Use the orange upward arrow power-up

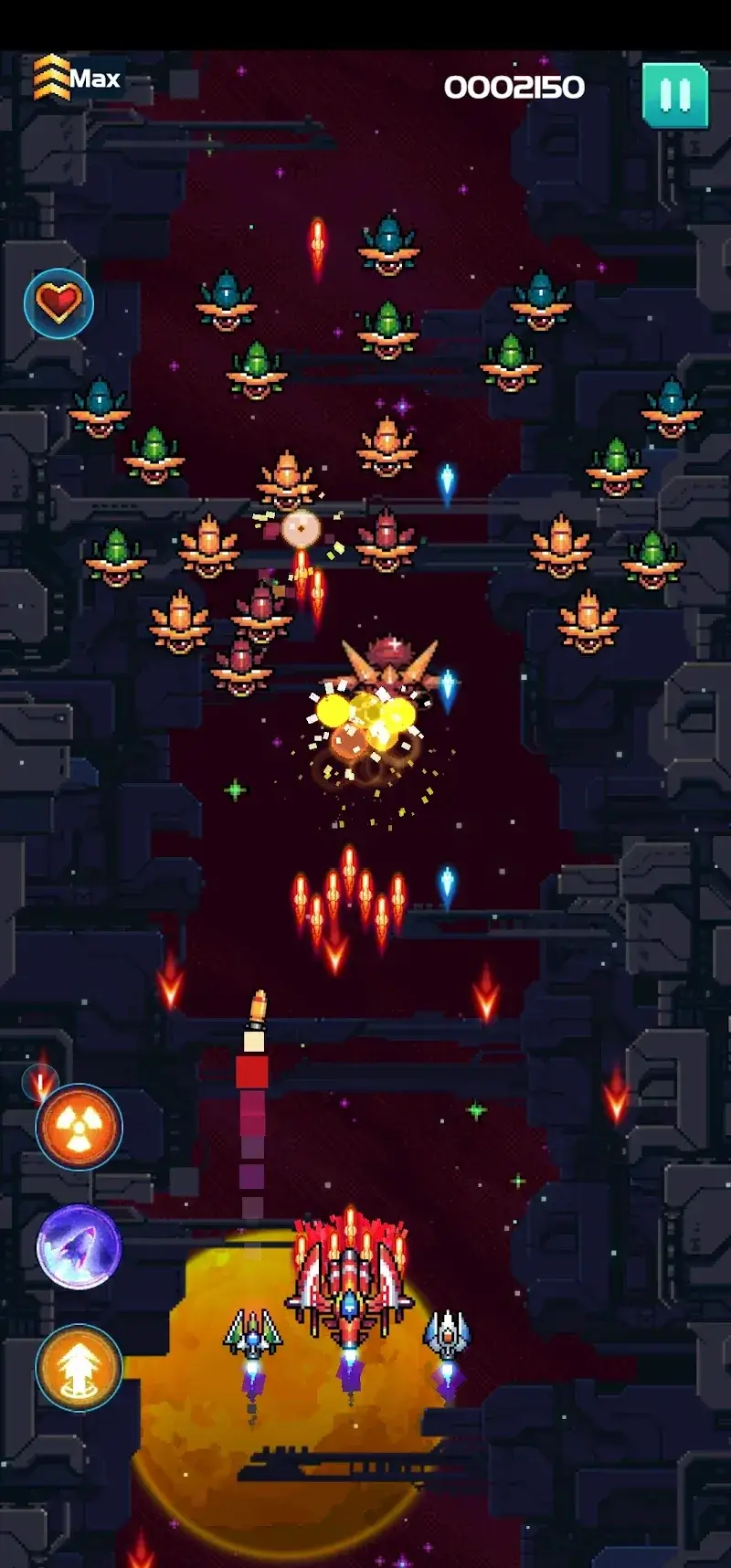pos(79,1367)
